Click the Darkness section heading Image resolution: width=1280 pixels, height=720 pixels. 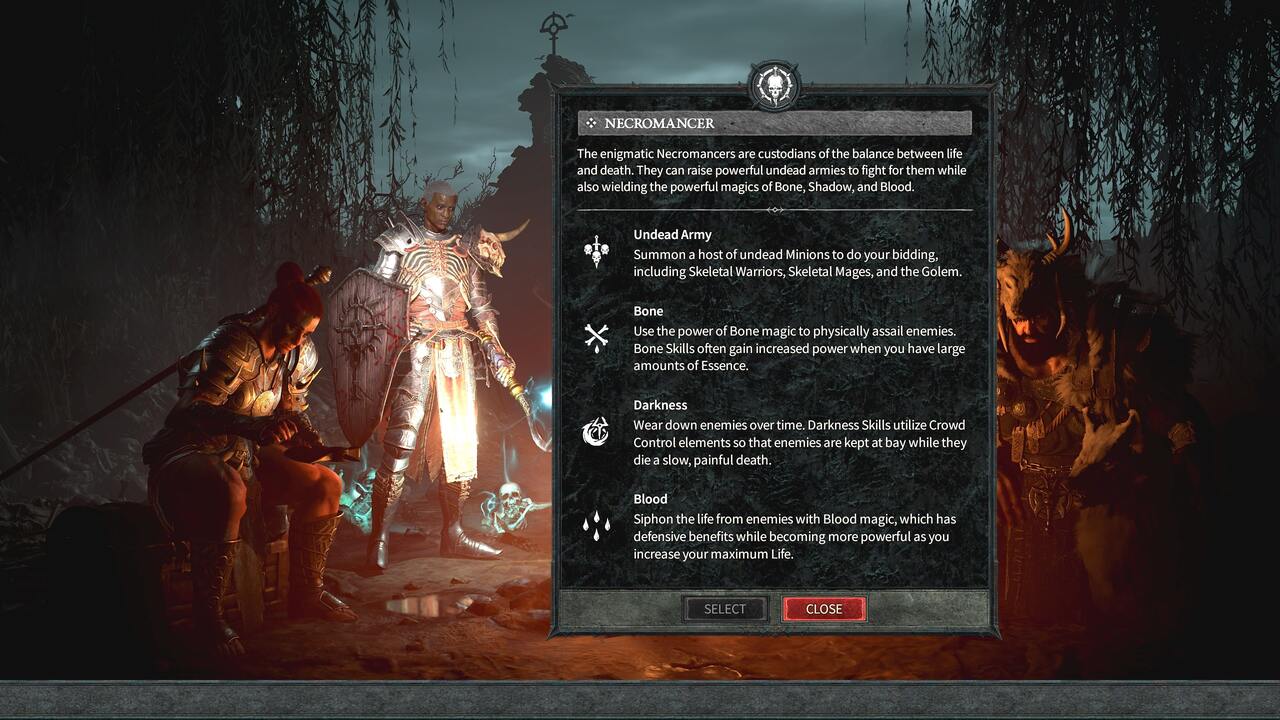point(660,405)
